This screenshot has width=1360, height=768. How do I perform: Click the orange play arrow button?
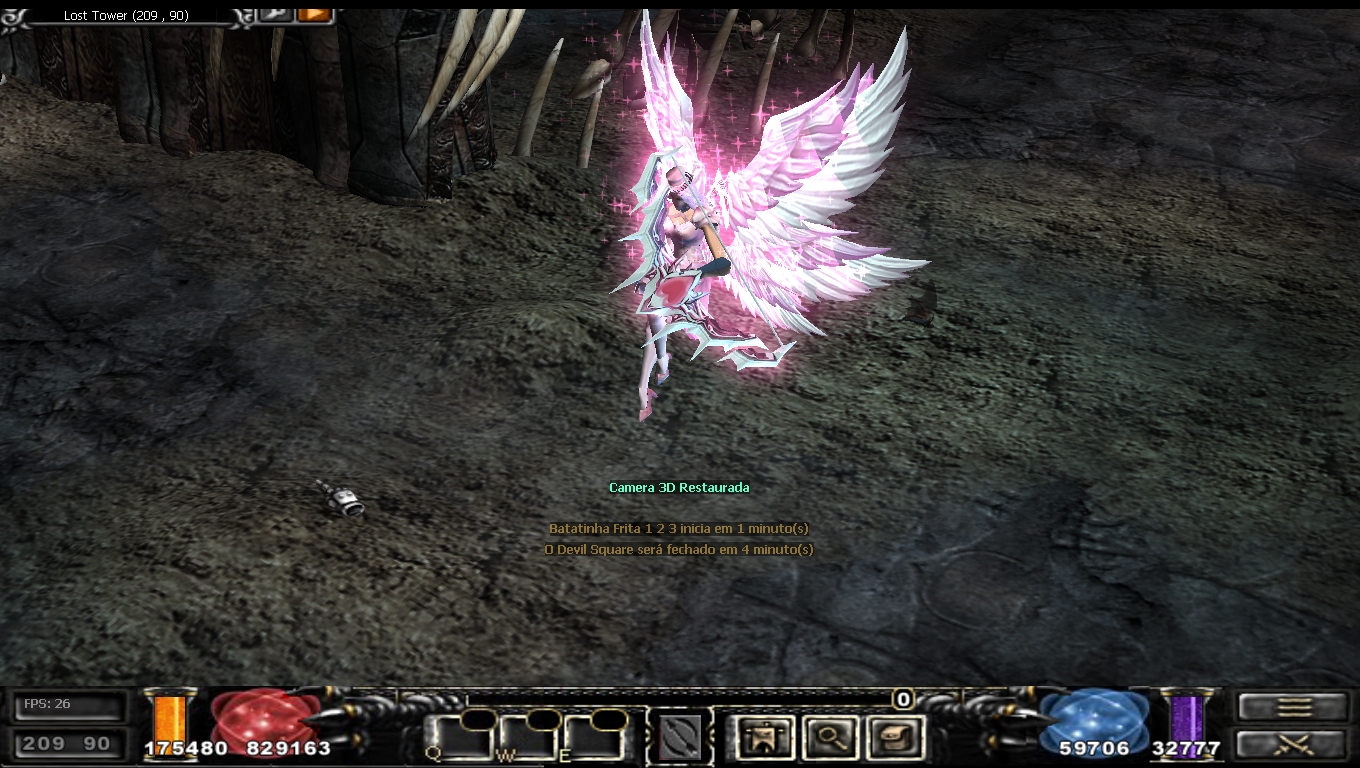[x=314, y=14]
